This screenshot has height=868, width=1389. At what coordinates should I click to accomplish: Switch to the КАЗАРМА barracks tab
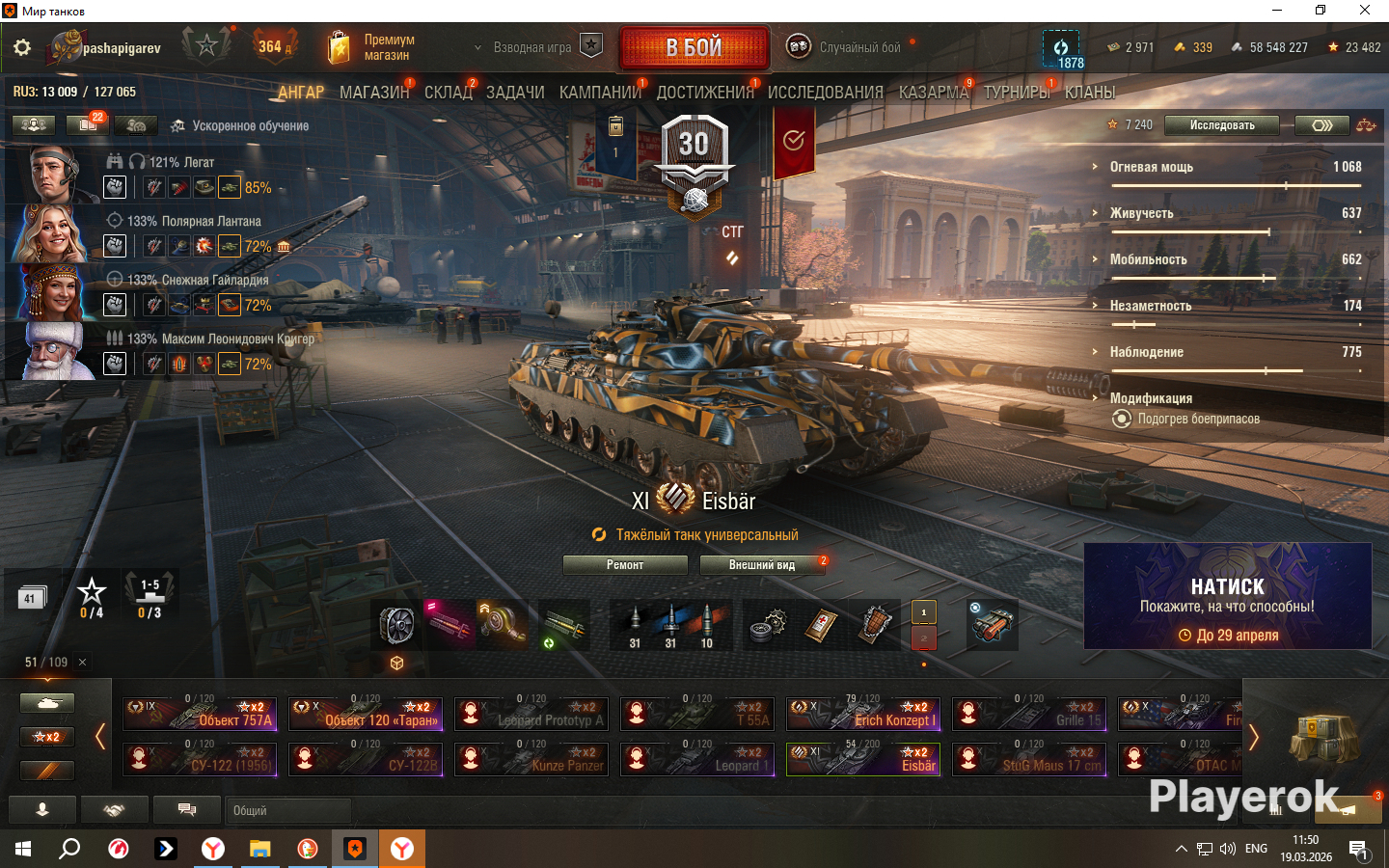click(x=933, y=93)
